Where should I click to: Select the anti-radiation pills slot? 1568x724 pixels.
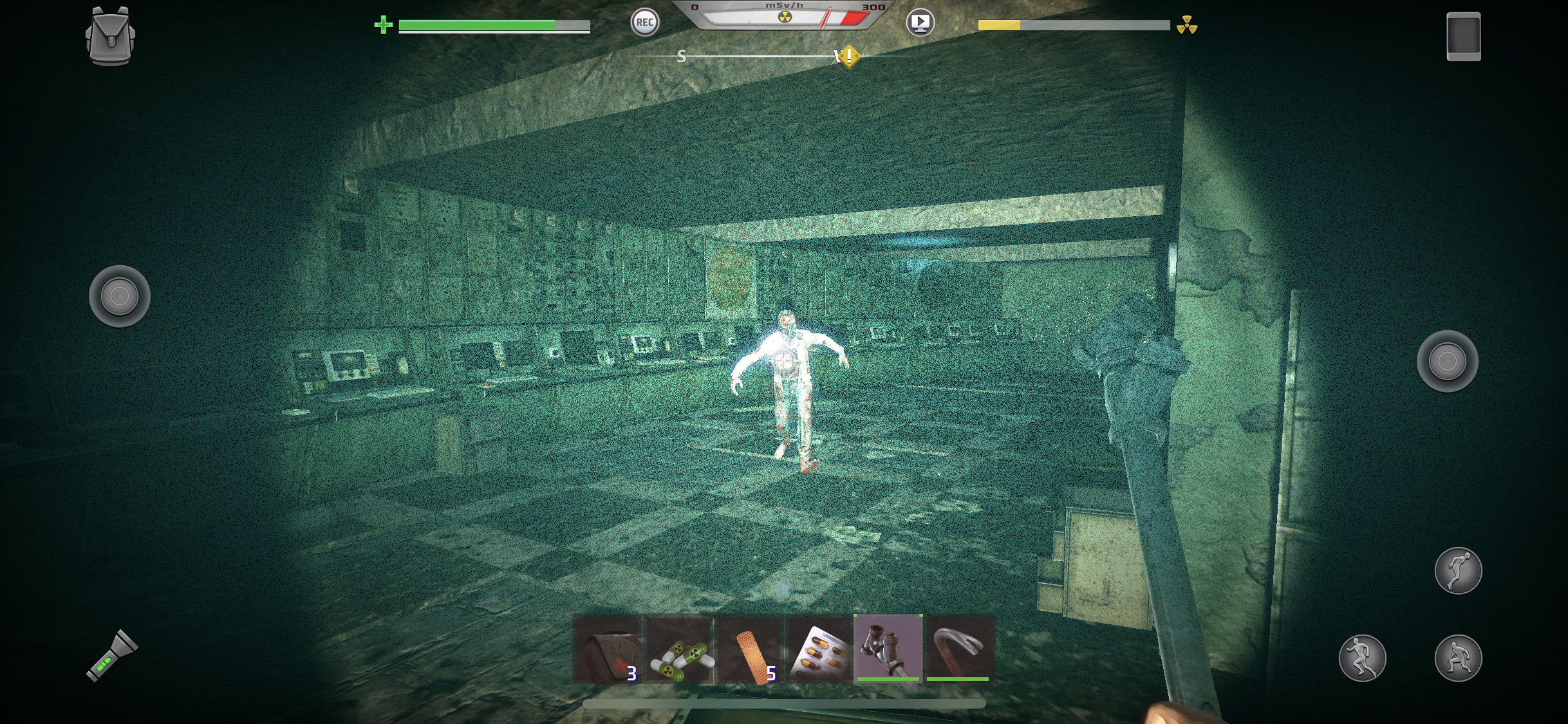tap(680, 649)
